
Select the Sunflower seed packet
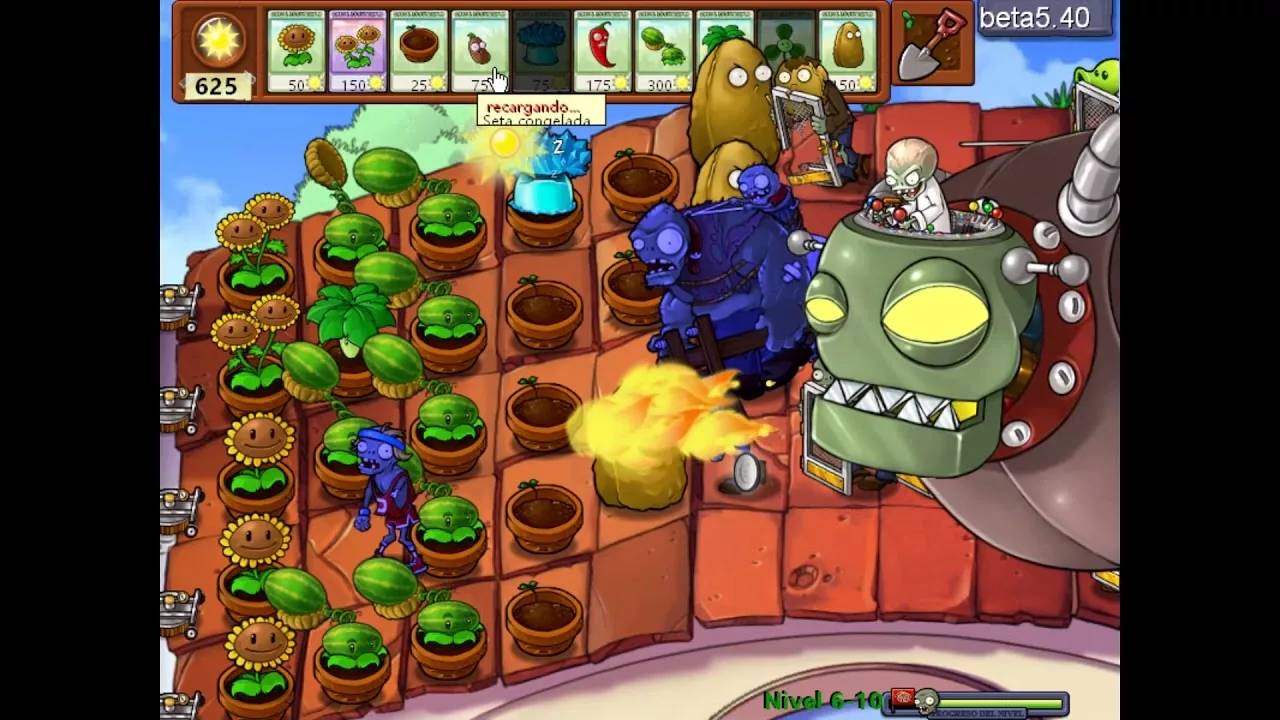(295, 50)
